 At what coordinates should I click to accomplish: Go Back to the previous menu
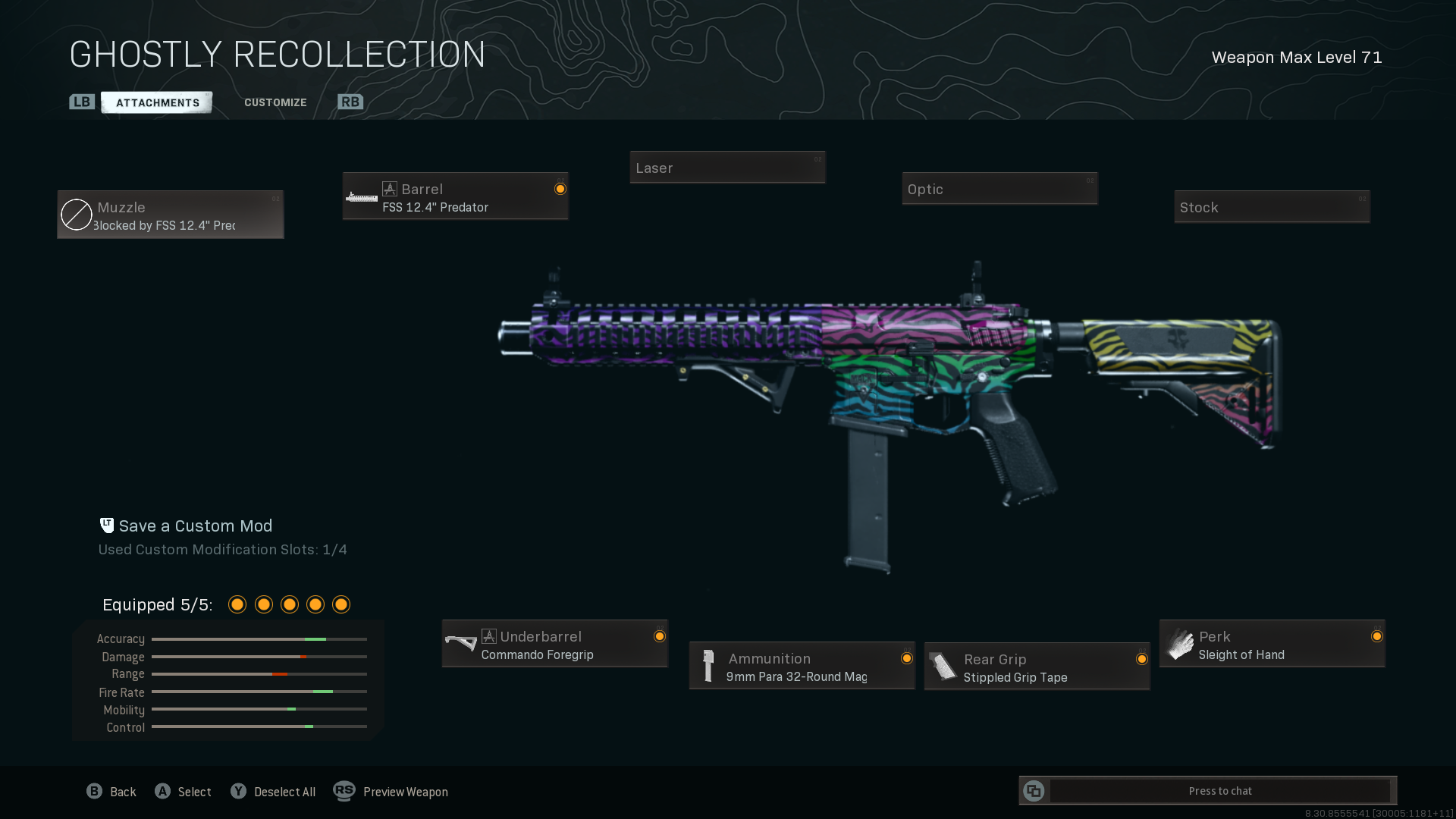coord(111,792)
